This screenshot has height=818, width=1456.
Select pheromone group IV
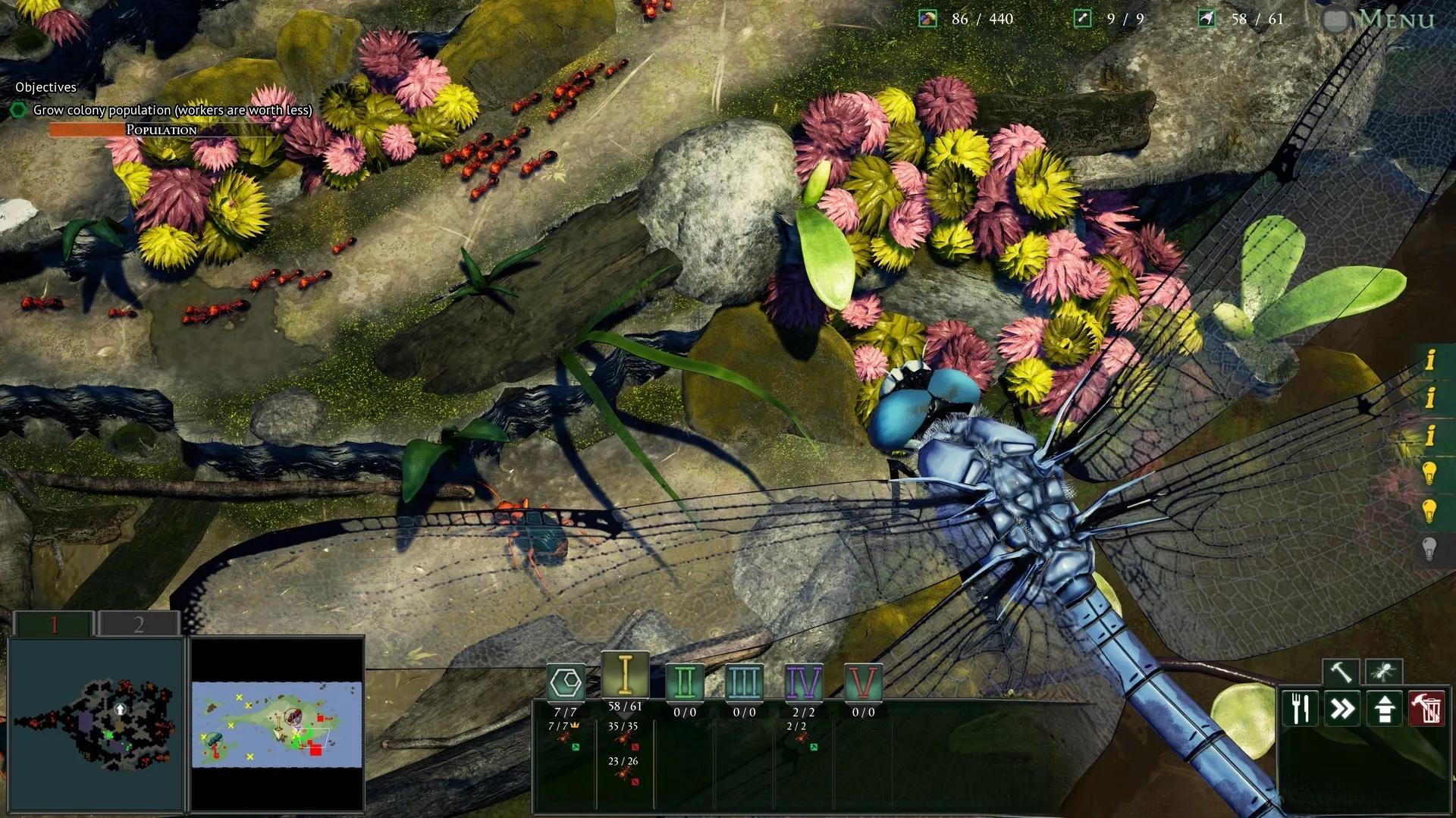tap(803, 682)
